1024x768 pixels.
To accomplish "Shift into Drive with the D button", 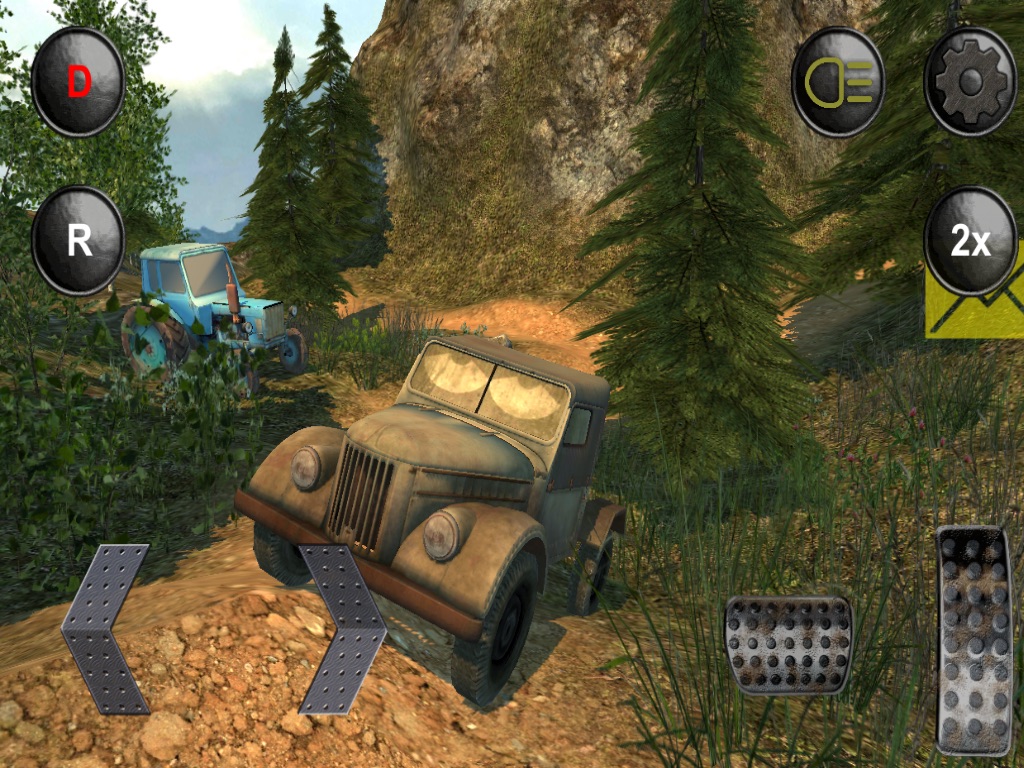I will coord(78,82).
